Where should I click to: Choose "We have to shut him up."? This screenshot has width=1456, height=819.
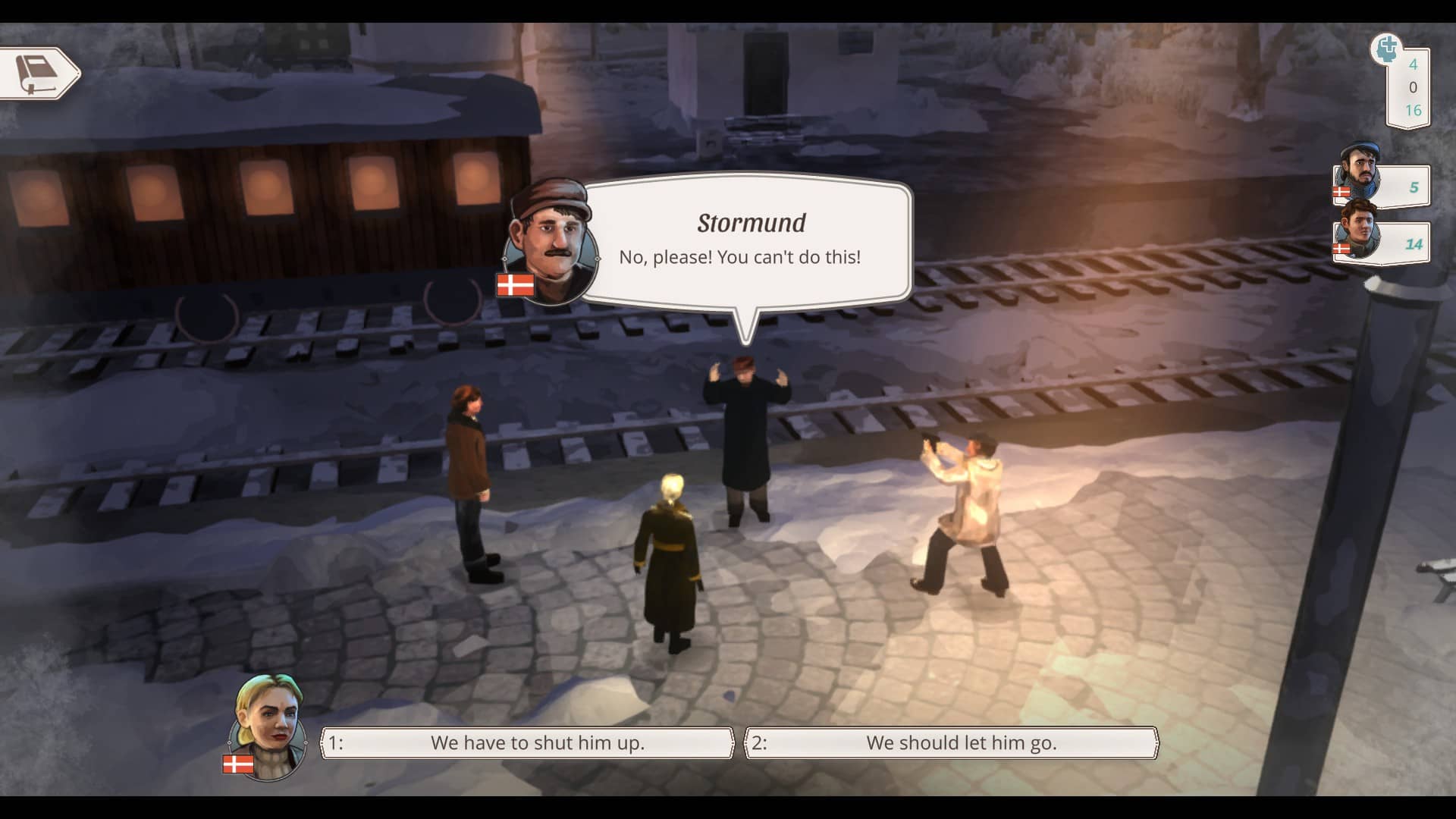pos(528,743)
